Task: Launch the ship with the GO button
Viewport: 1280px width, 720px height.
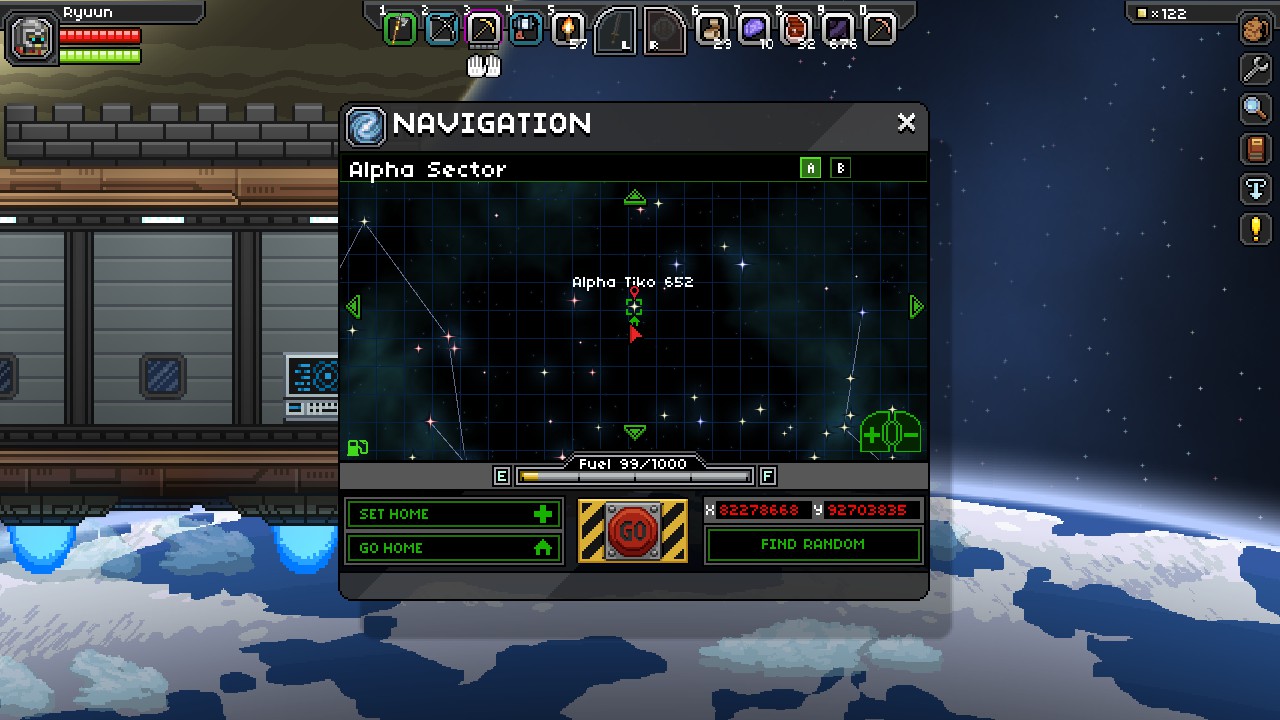Action: pyautogui.click(x=632, y=531)
